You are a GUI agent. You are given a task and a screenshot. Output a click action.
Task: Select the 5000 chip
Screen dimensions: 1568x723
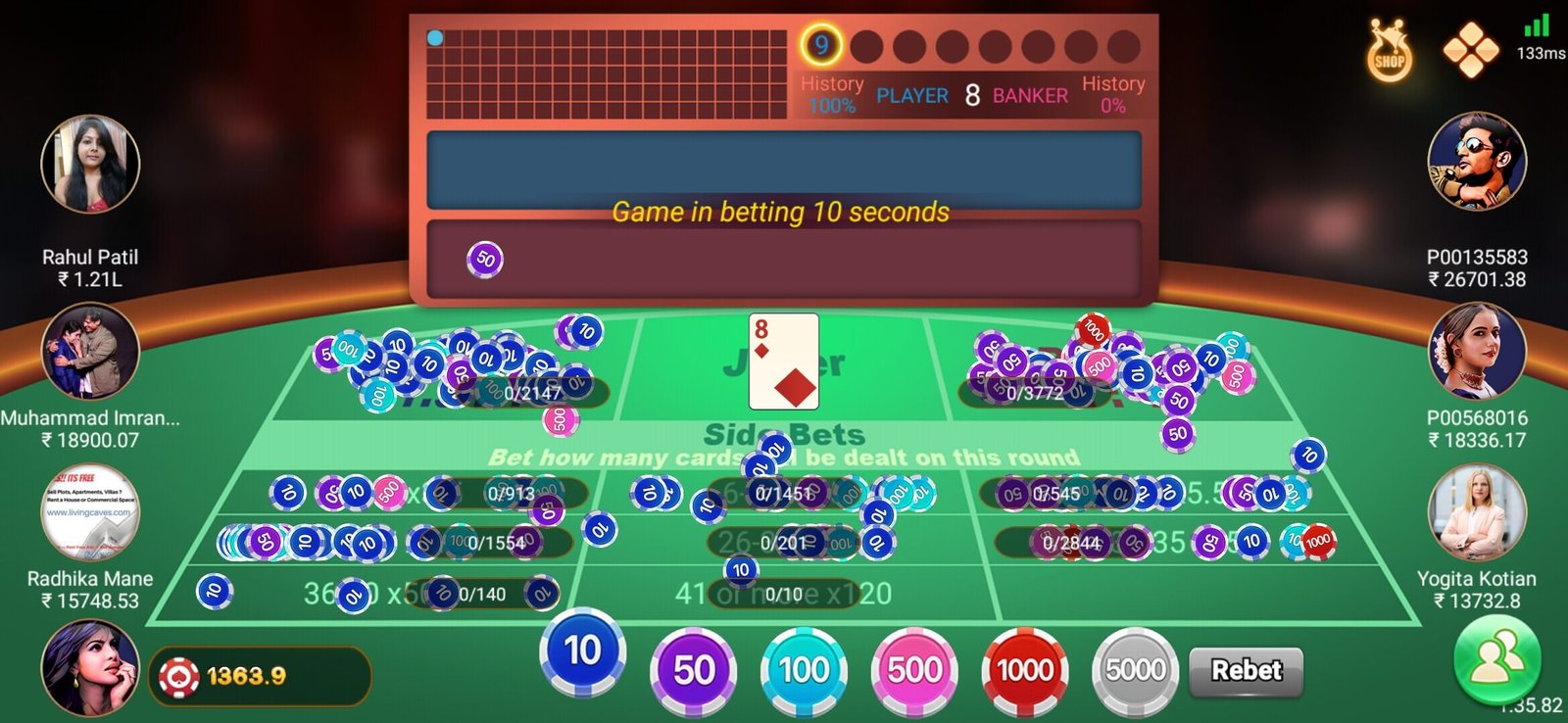pyautogui.click(x=1135, y=670)
